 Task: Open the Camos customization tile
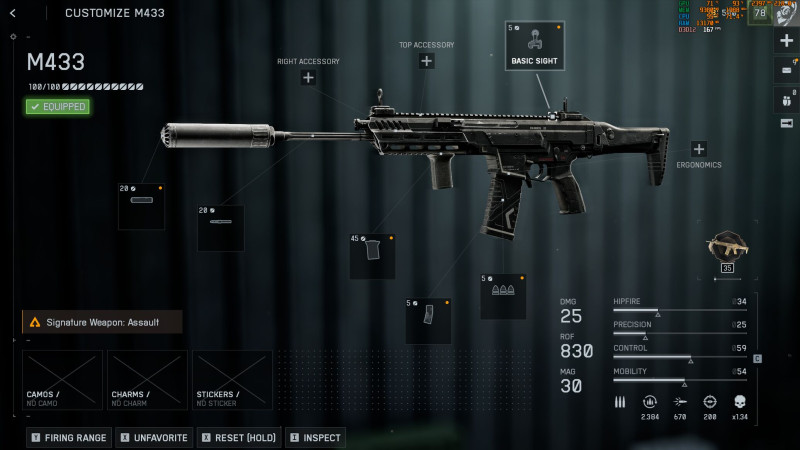62,379
